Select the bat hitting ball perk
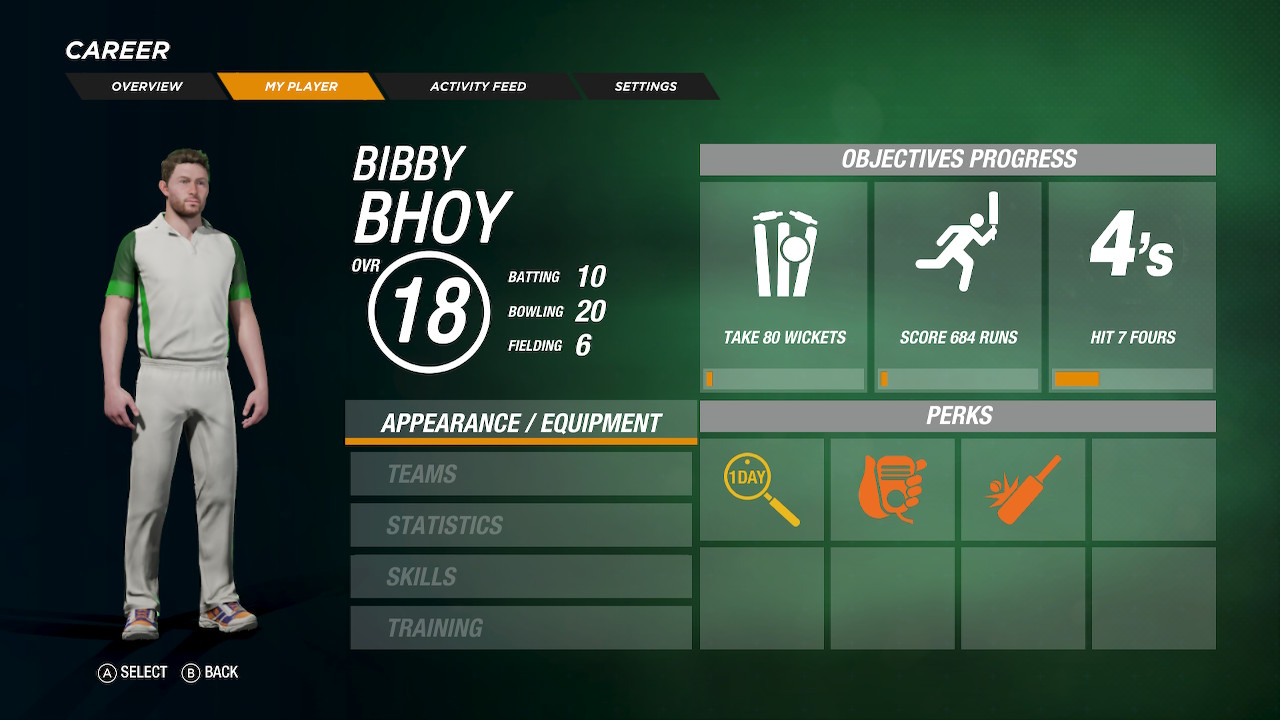Screen dimensions: 1280x720 point(1023,490)
